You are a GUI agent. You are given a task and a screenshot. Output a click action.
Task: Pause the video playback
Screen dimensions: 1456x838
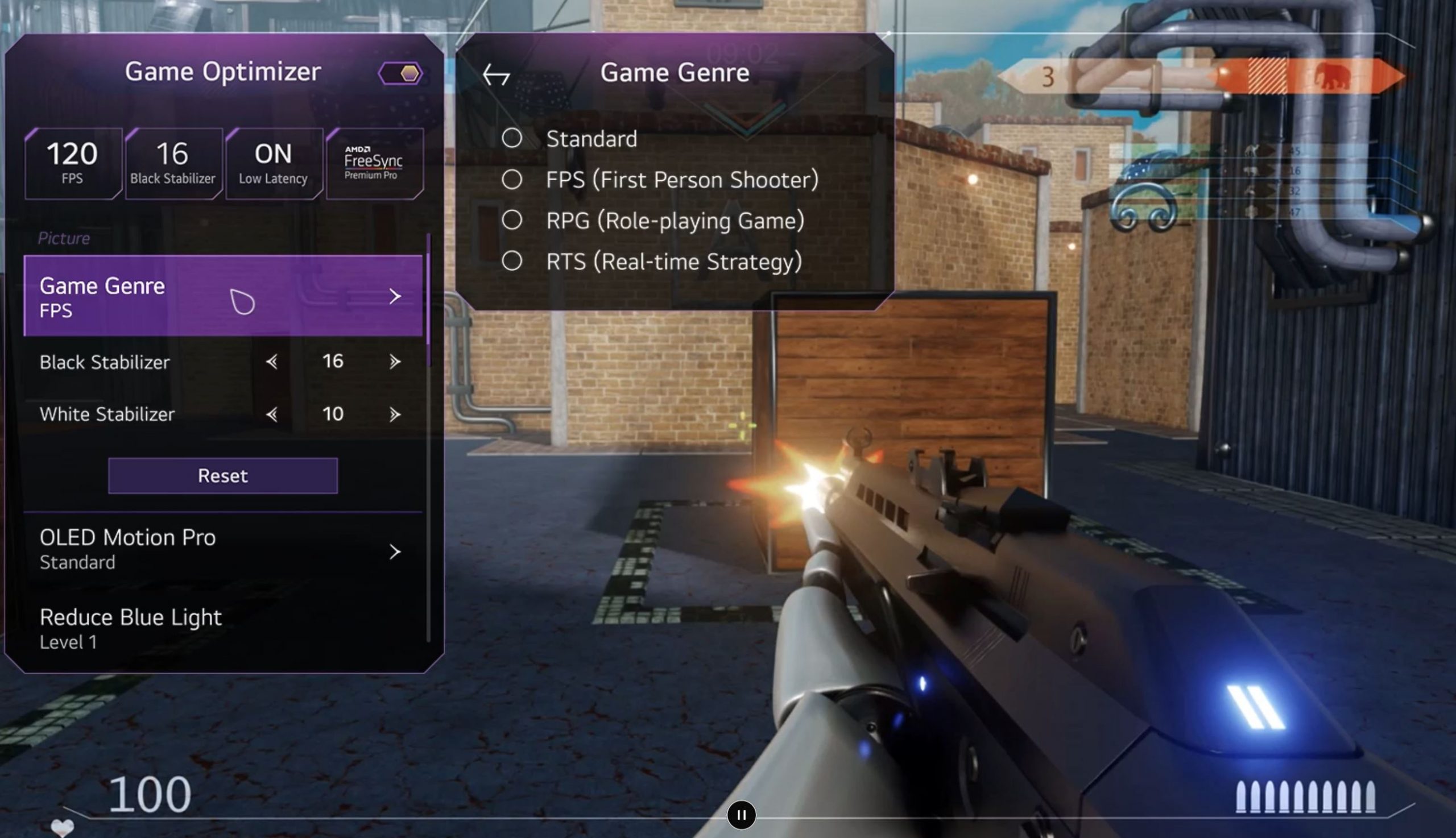coord(741,815)
